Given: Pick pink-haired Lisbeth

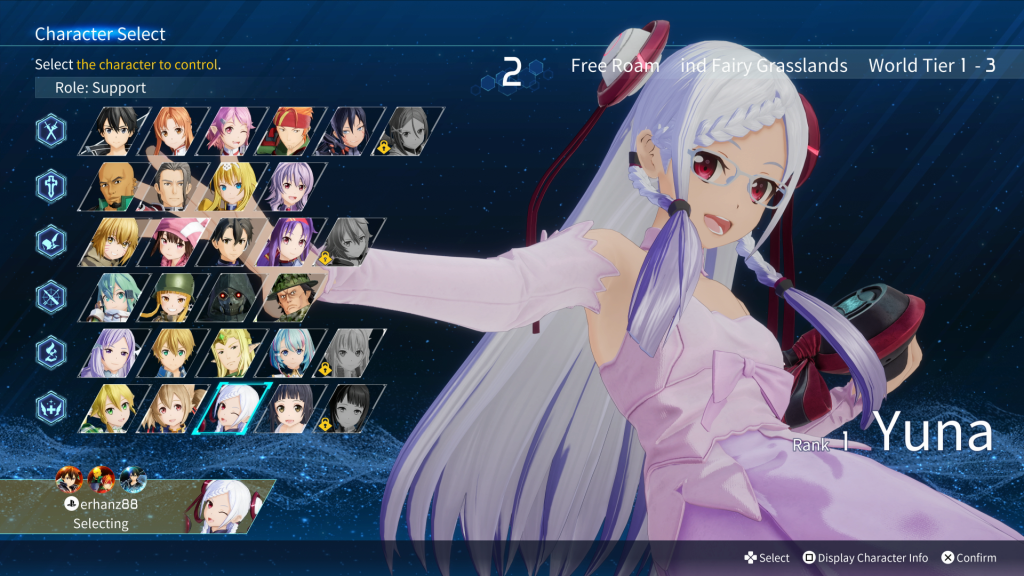Looking at the screenshot, I should click(x=235, y=131).
